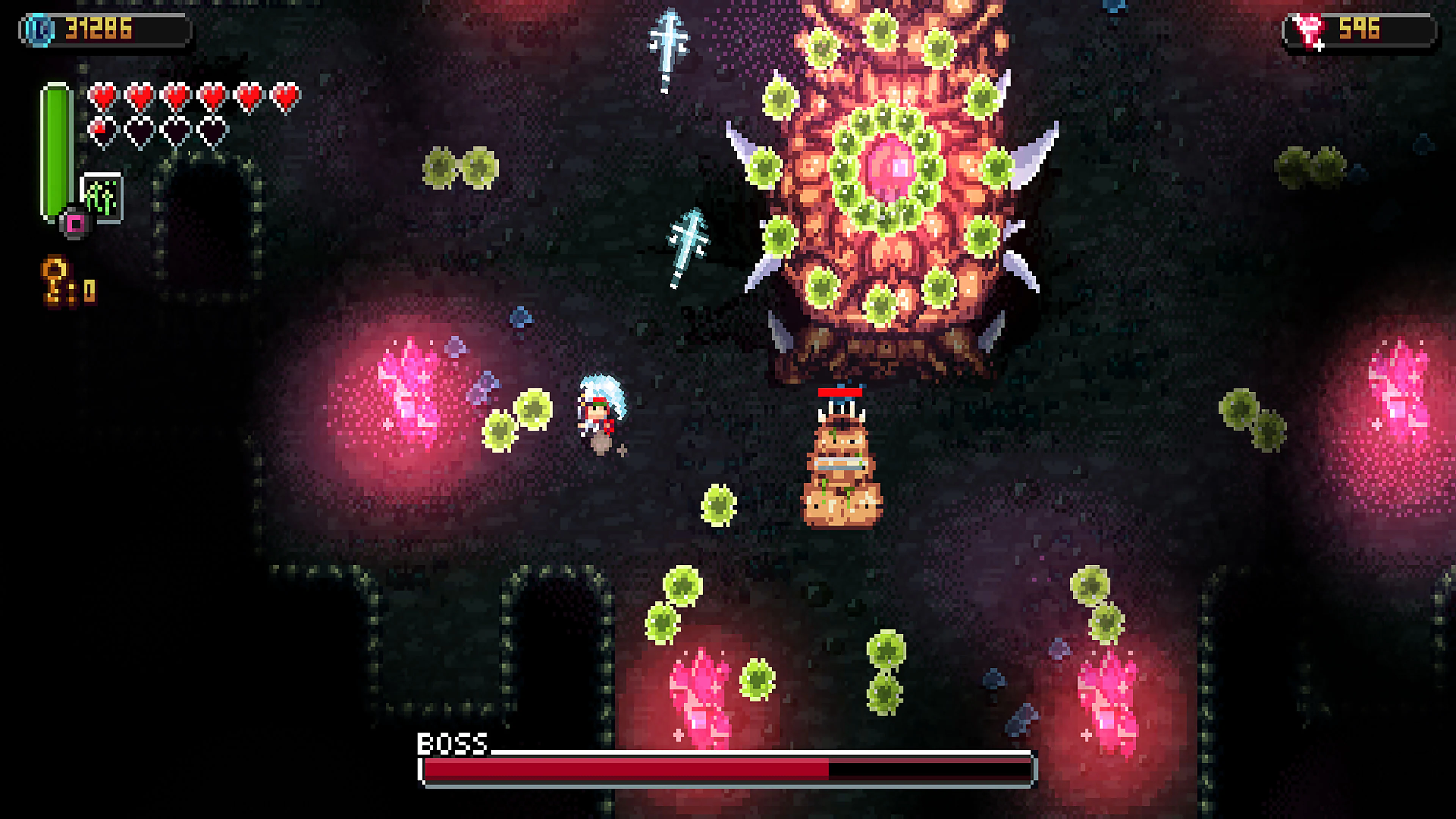This screenshot has width=1456, height=819.
Task: Click the first red heart icon
Action: 103,97
